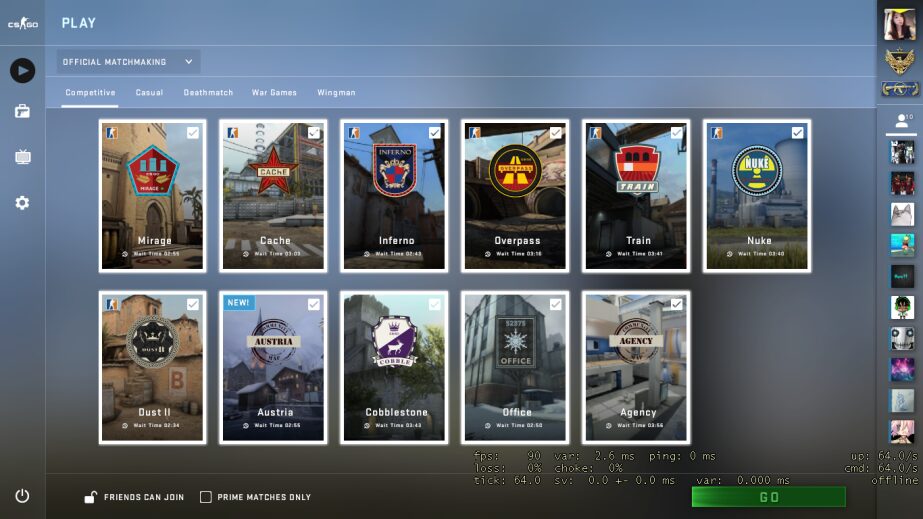Toggle the Office map card
The width and height of the screenshot is (923, 519).
(x=516, y=368)
